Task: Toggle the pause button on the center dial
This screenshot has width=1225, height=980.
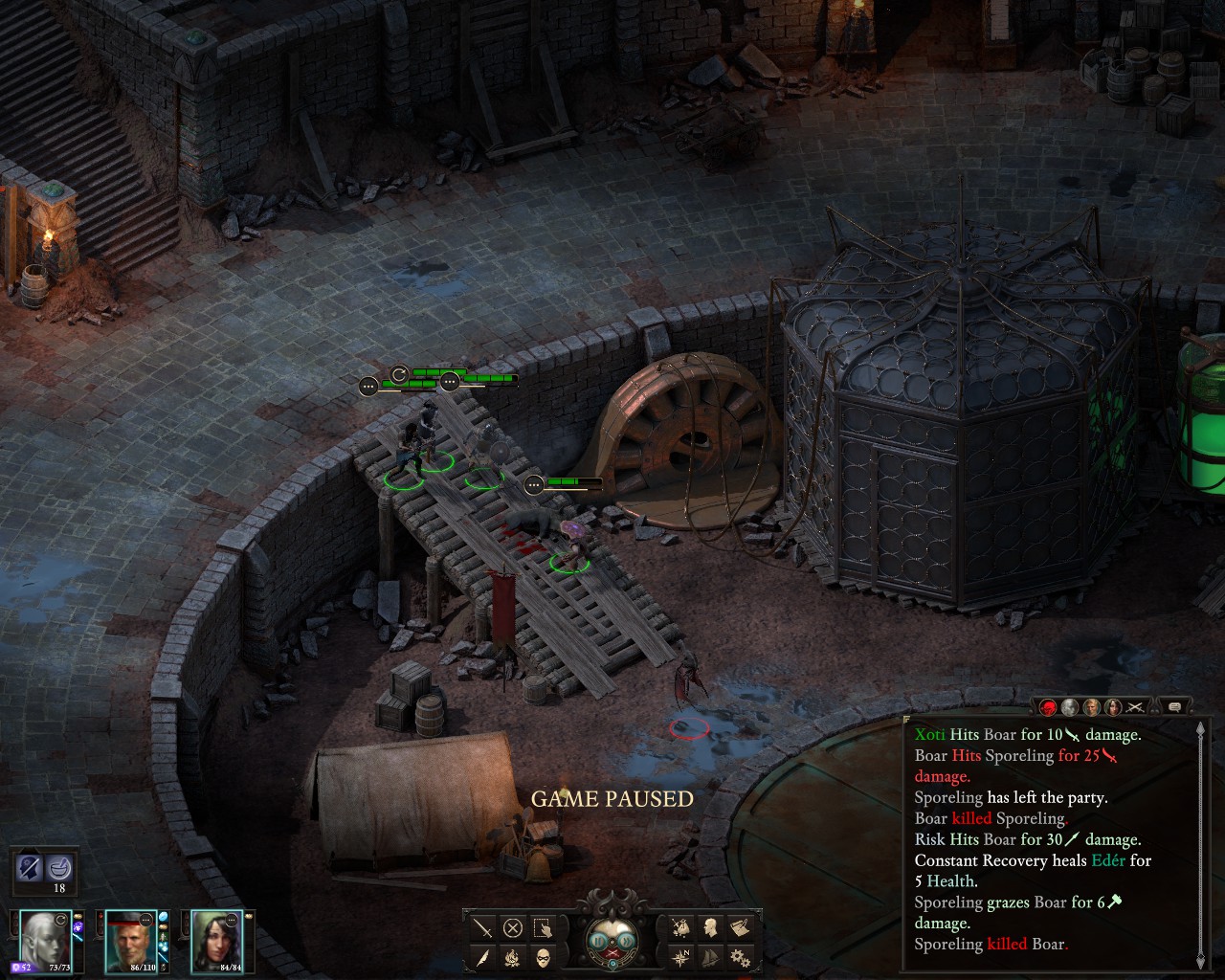Action: pos(600,941)
